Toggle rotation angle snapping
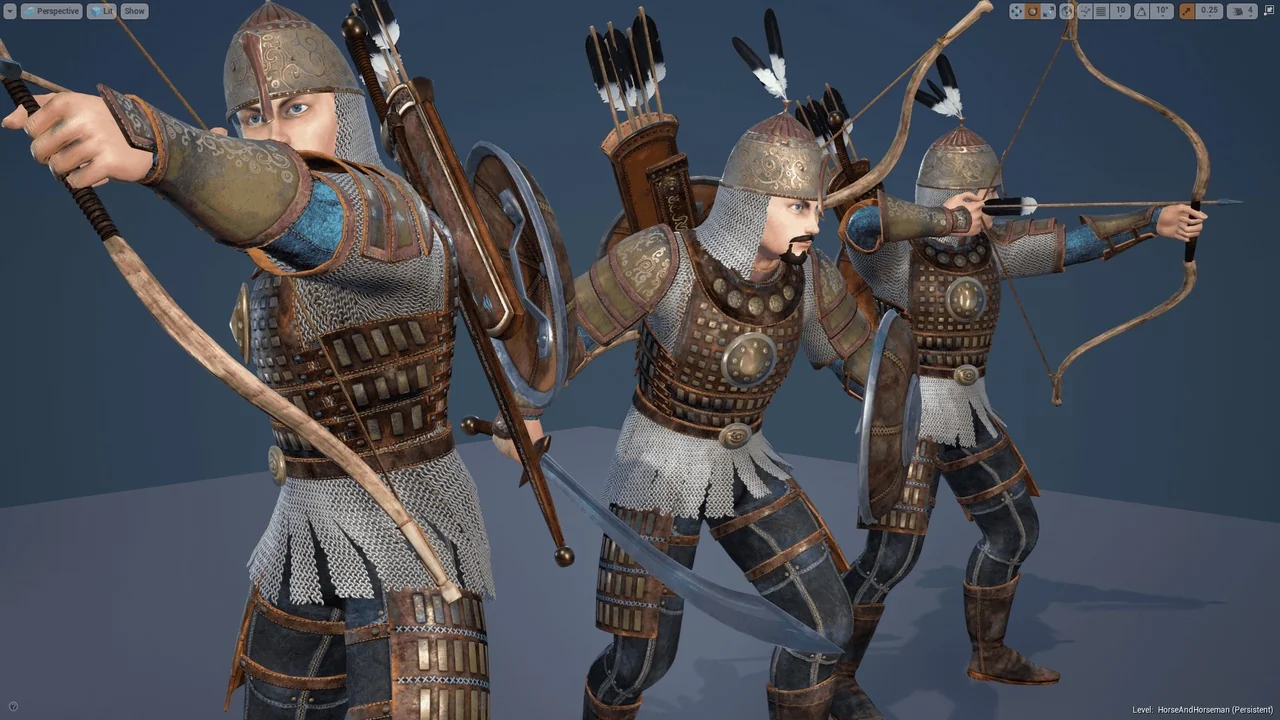This screenshot has height=720, width=1280. (x=1141, y=11)
